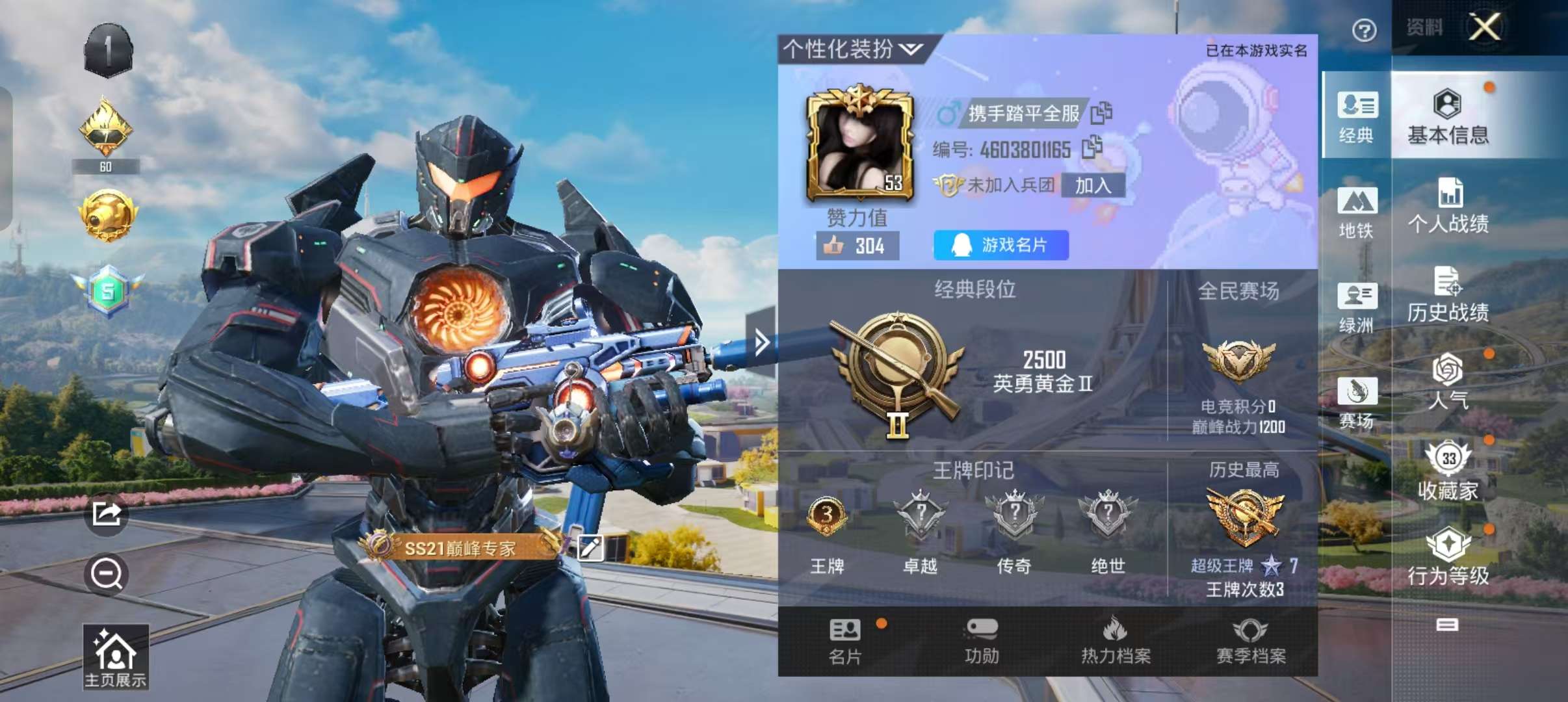Select the 热力档案 bottom tab
The width and height of the screenshot is (1568, 702).
click(x=1116, y=642)
